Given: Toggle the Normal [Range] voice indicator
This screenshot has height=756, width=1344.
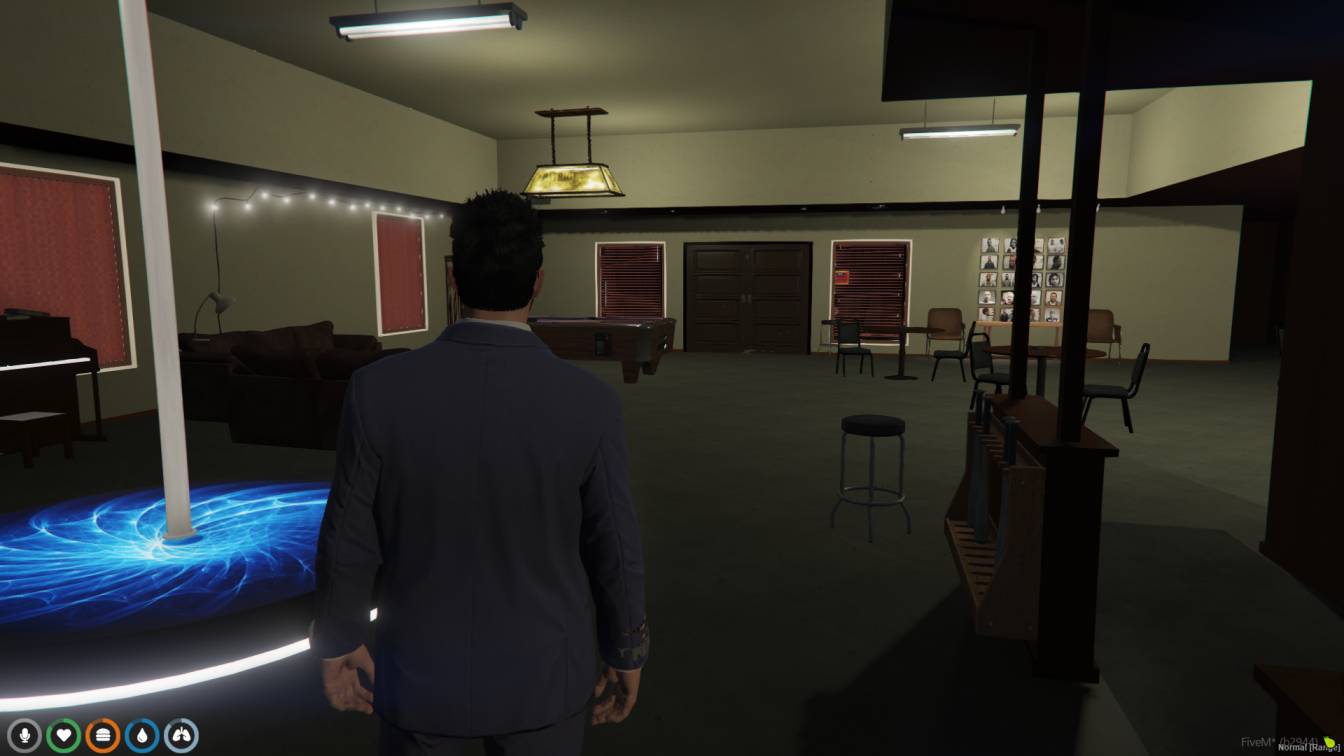Looking at the screenshot, I should tap(1307, 748).
